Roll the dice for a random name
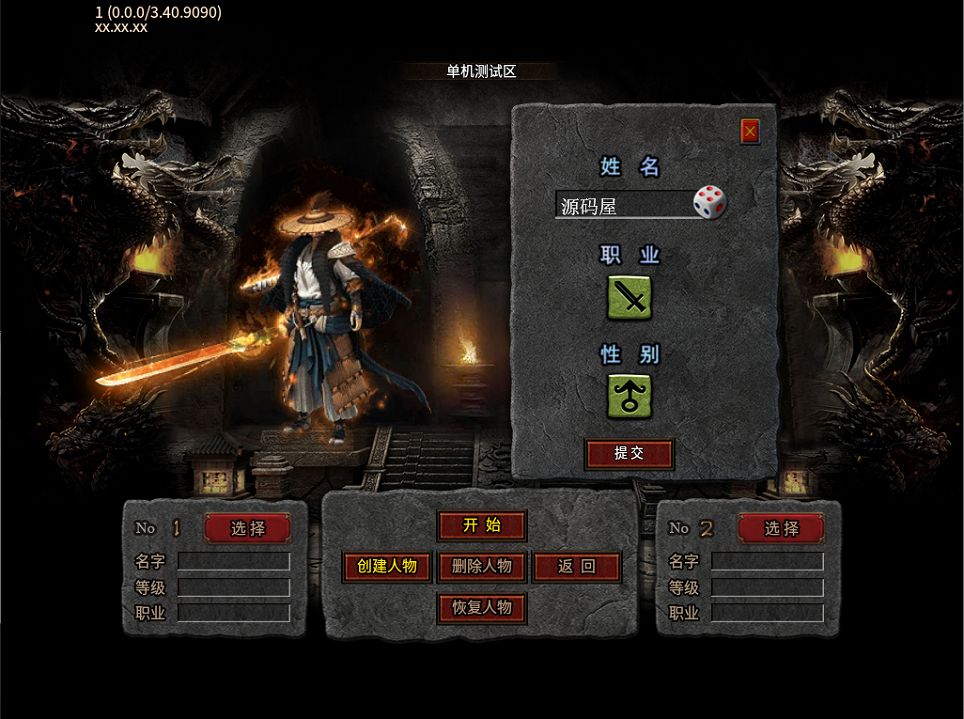The image size is (964, 719). point(709,203)
